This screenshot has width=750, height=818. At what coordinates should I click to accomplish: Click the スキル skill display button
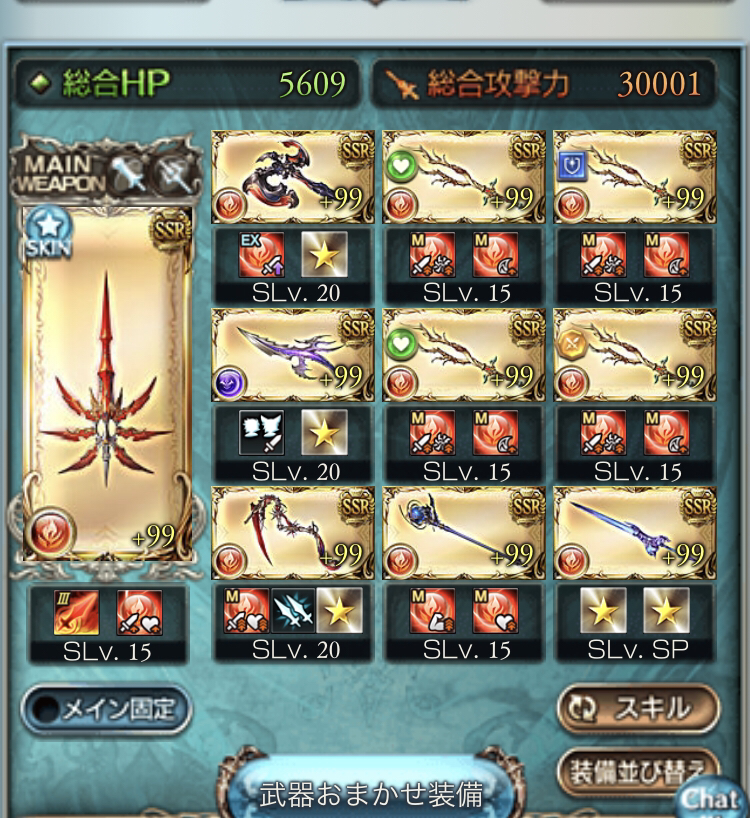click(x=638, y=708)
